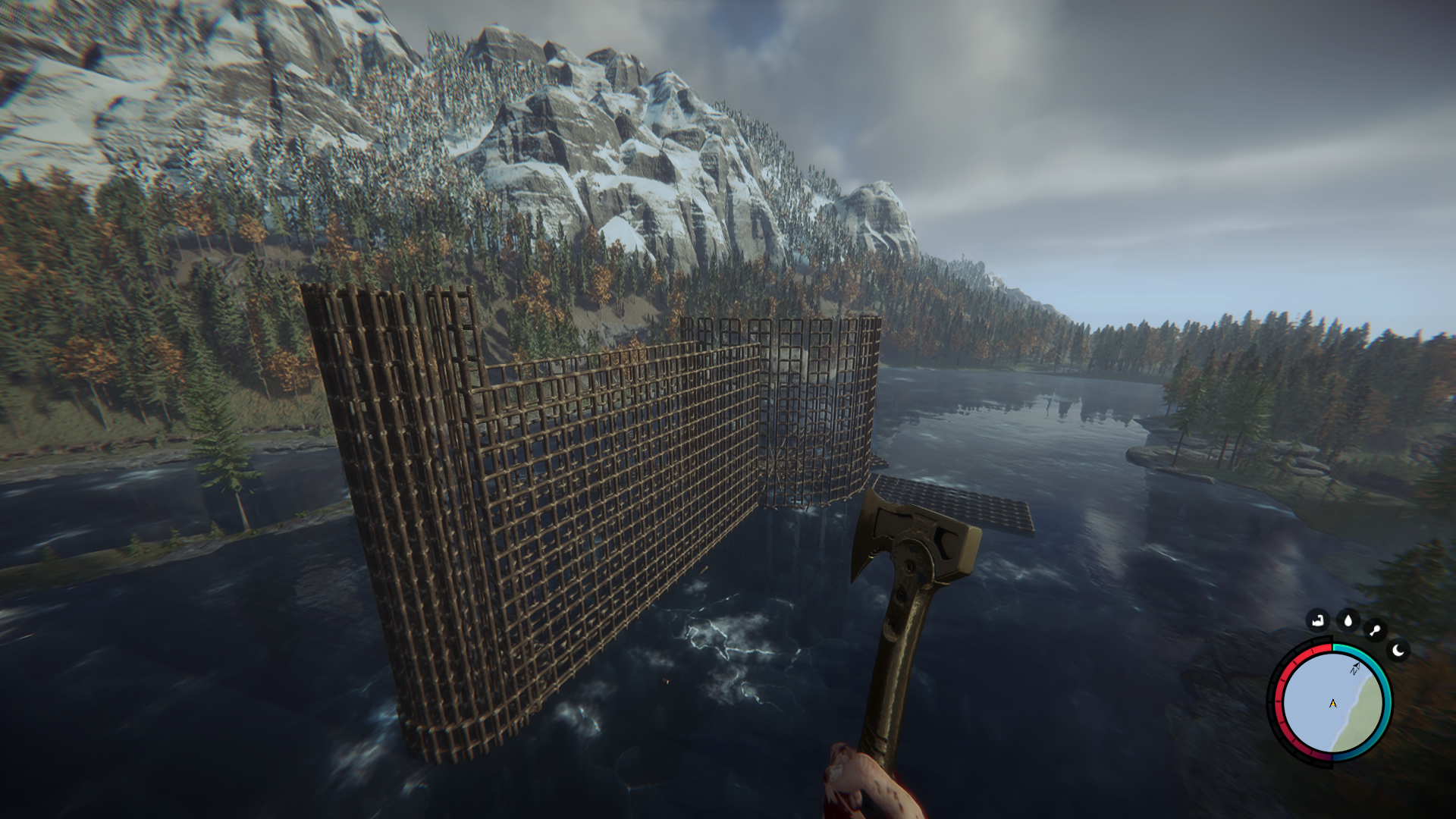1456x819 pixels.
Task: Select the flexed arm strength icon
Action: pyautogui.click(x=1318, y=620)
